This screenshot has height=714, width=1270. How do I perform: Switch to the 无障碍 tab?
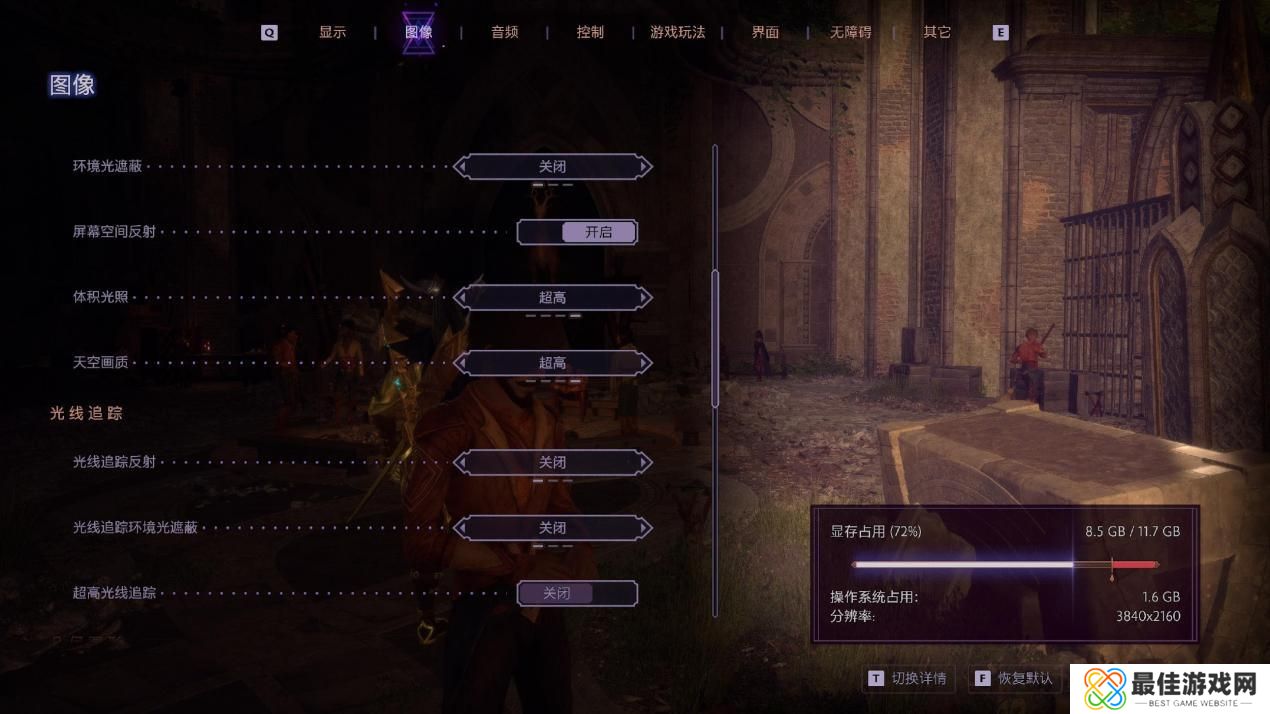point(850,32)
